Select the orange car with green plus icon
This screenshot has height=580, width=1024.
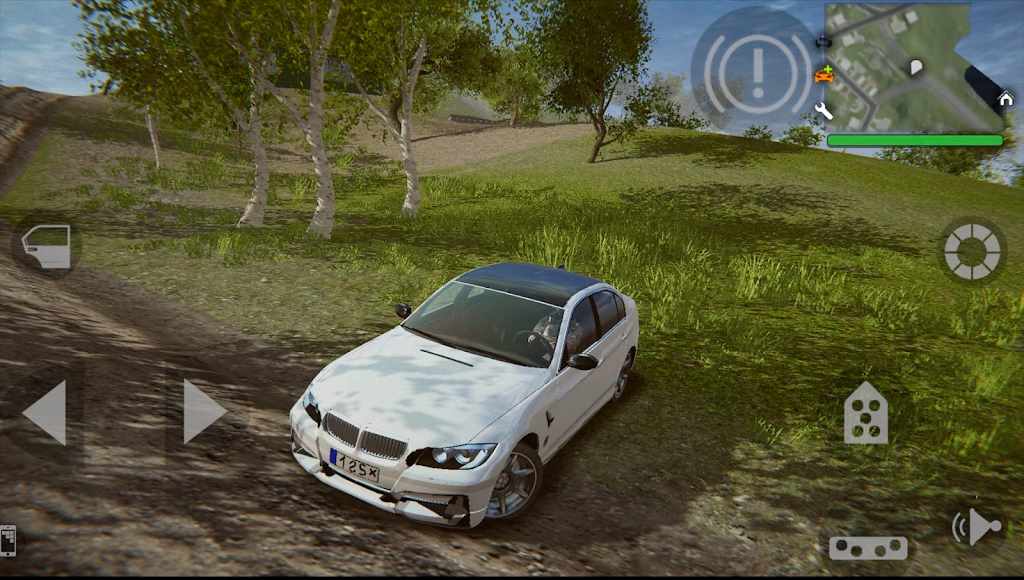pyautogui.click(x=824, y=74)
